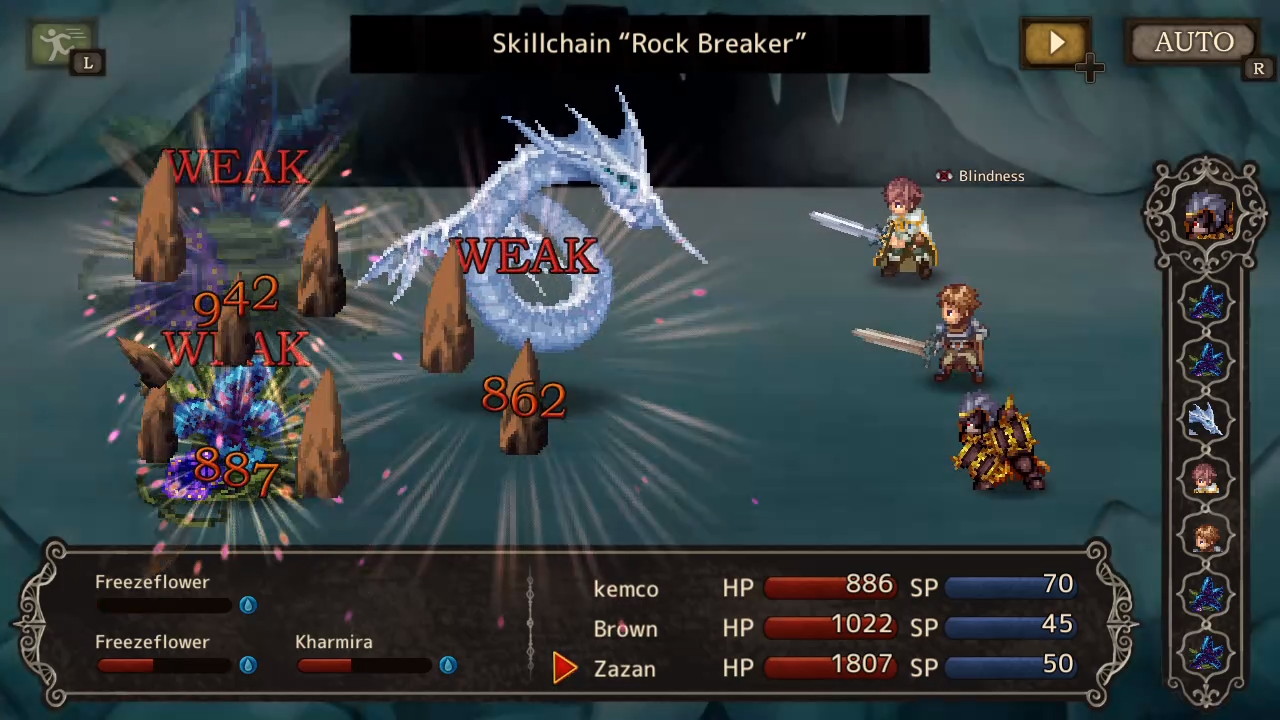The width and height of the screenshot is (1280, 720).
Task: Click Zazan's HP bar
Action: tap(830, 665)
